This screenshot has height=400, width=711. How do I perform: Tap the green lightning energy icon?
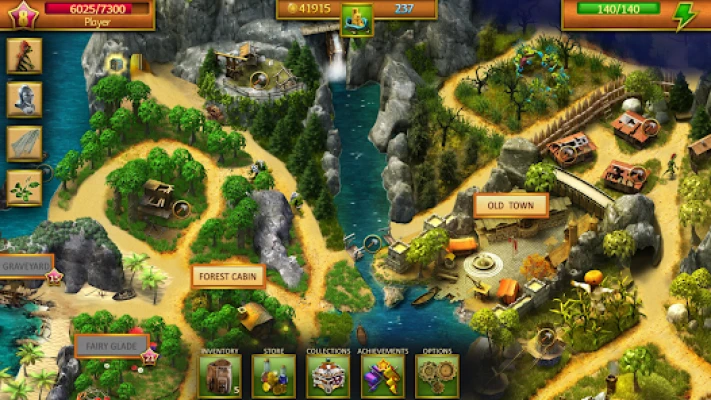[x=685, y=15]
